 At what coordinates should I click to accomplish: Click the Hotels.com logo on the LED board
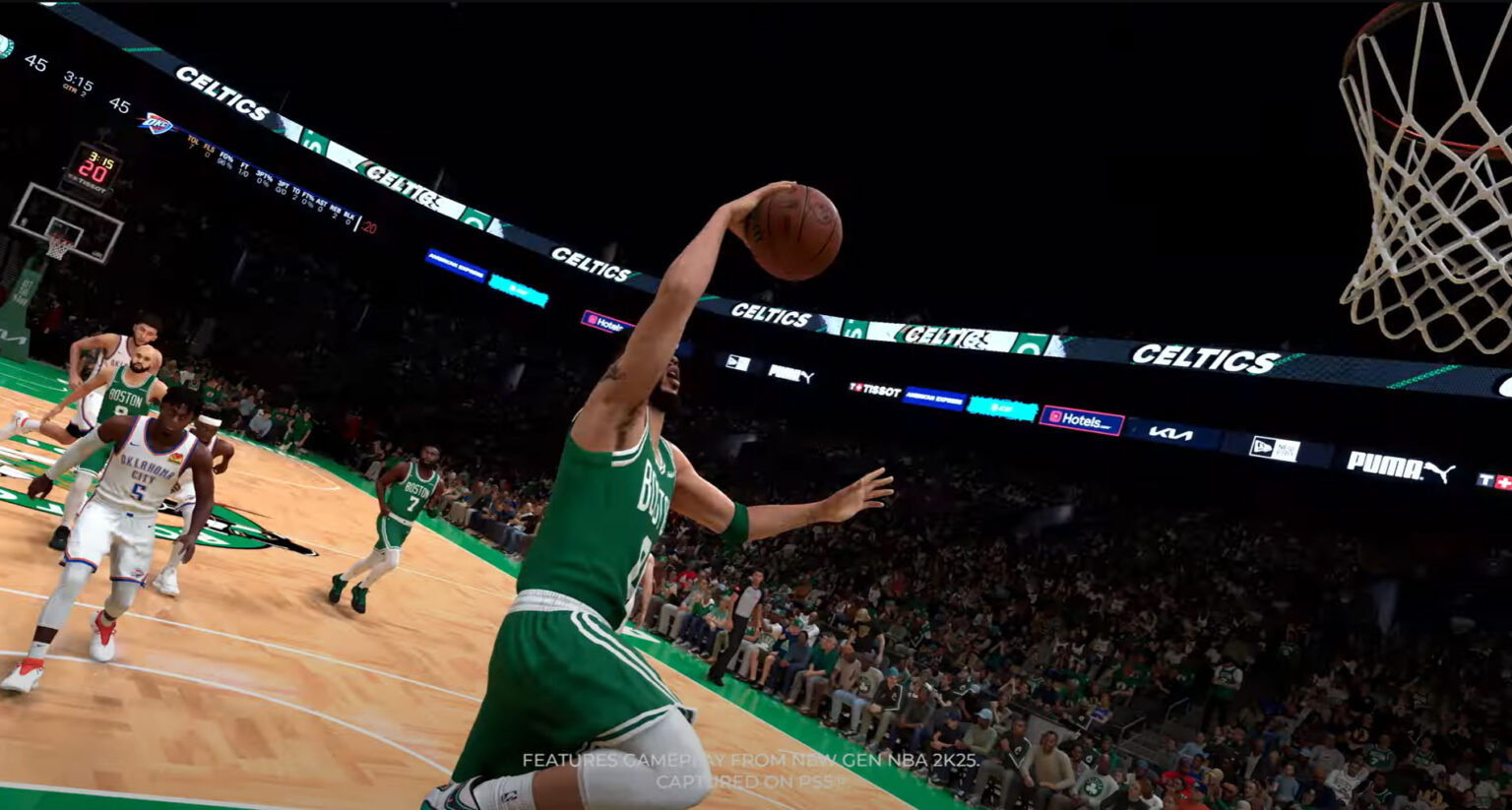coord(1083,419)
